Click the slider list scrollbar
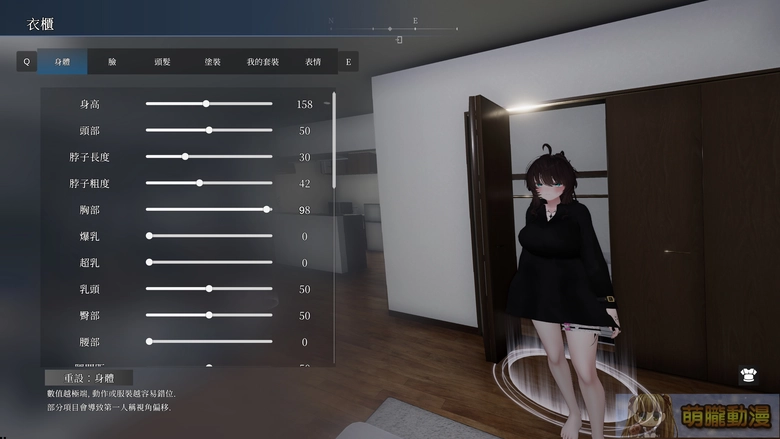Viewport: 780px width, 439px height. point(334,140)
